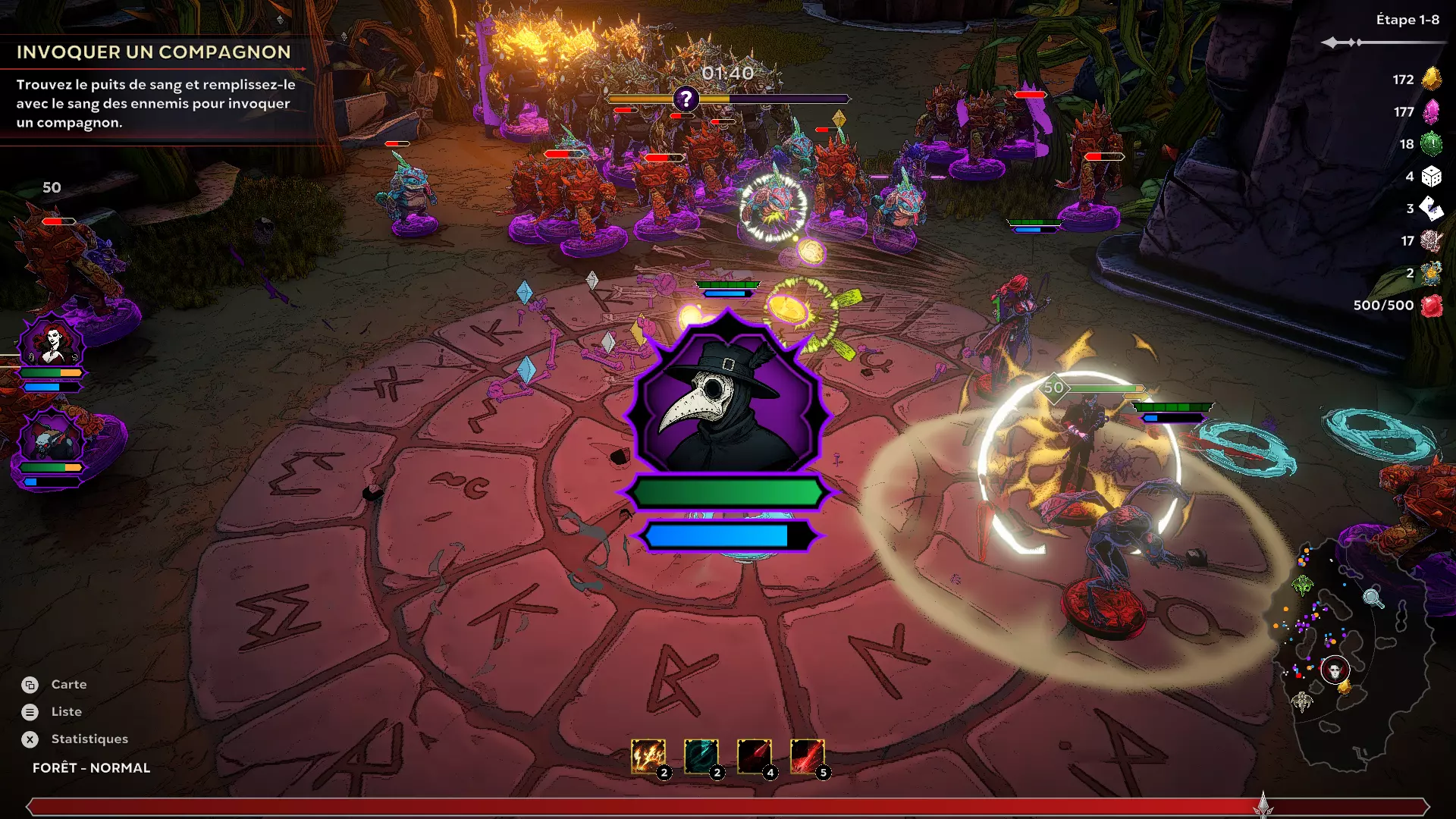
Task: Activate the teal vortex ability
Action: [x=701, y=756]
